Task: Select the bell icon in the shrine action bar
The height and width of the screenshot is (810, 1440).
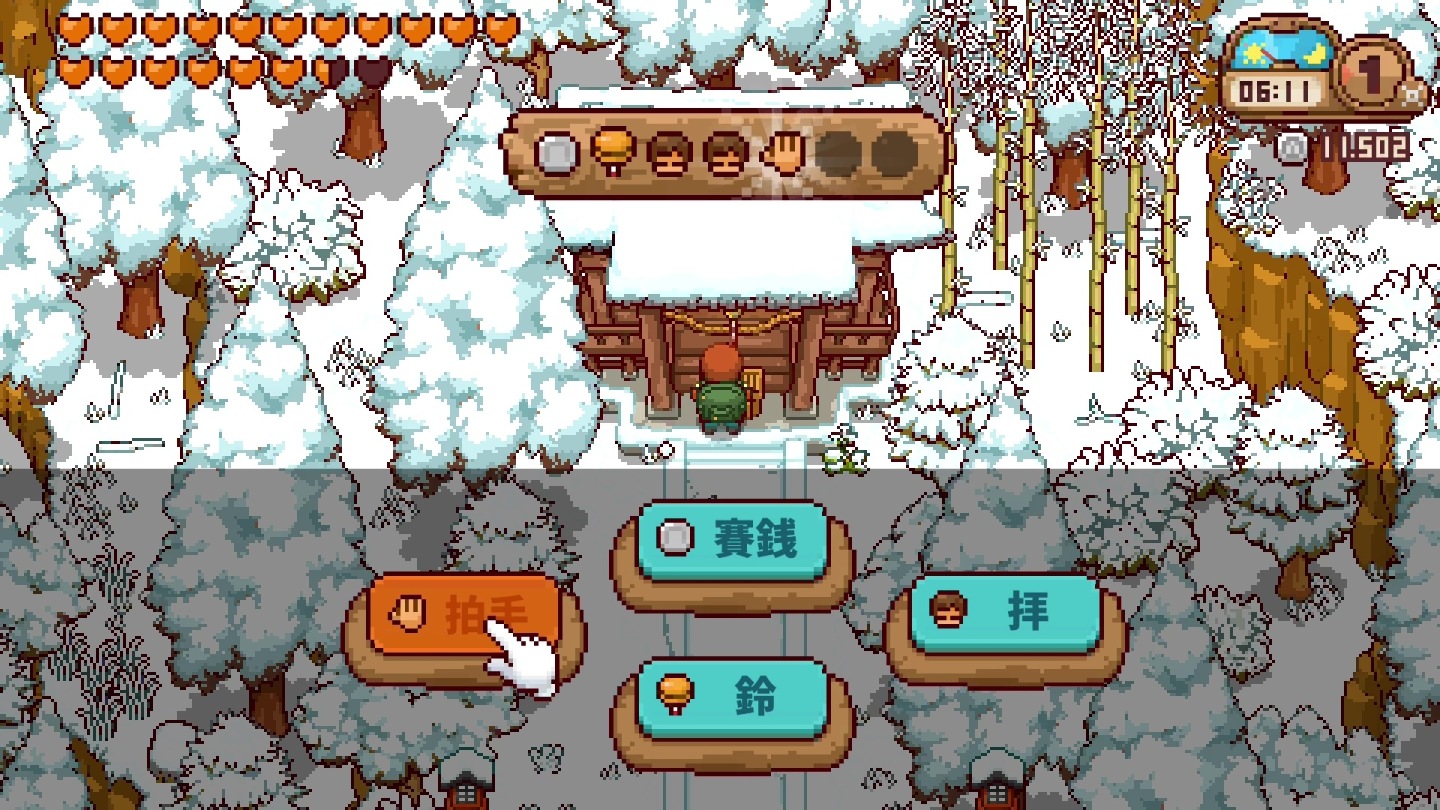Action: (615, 150)
